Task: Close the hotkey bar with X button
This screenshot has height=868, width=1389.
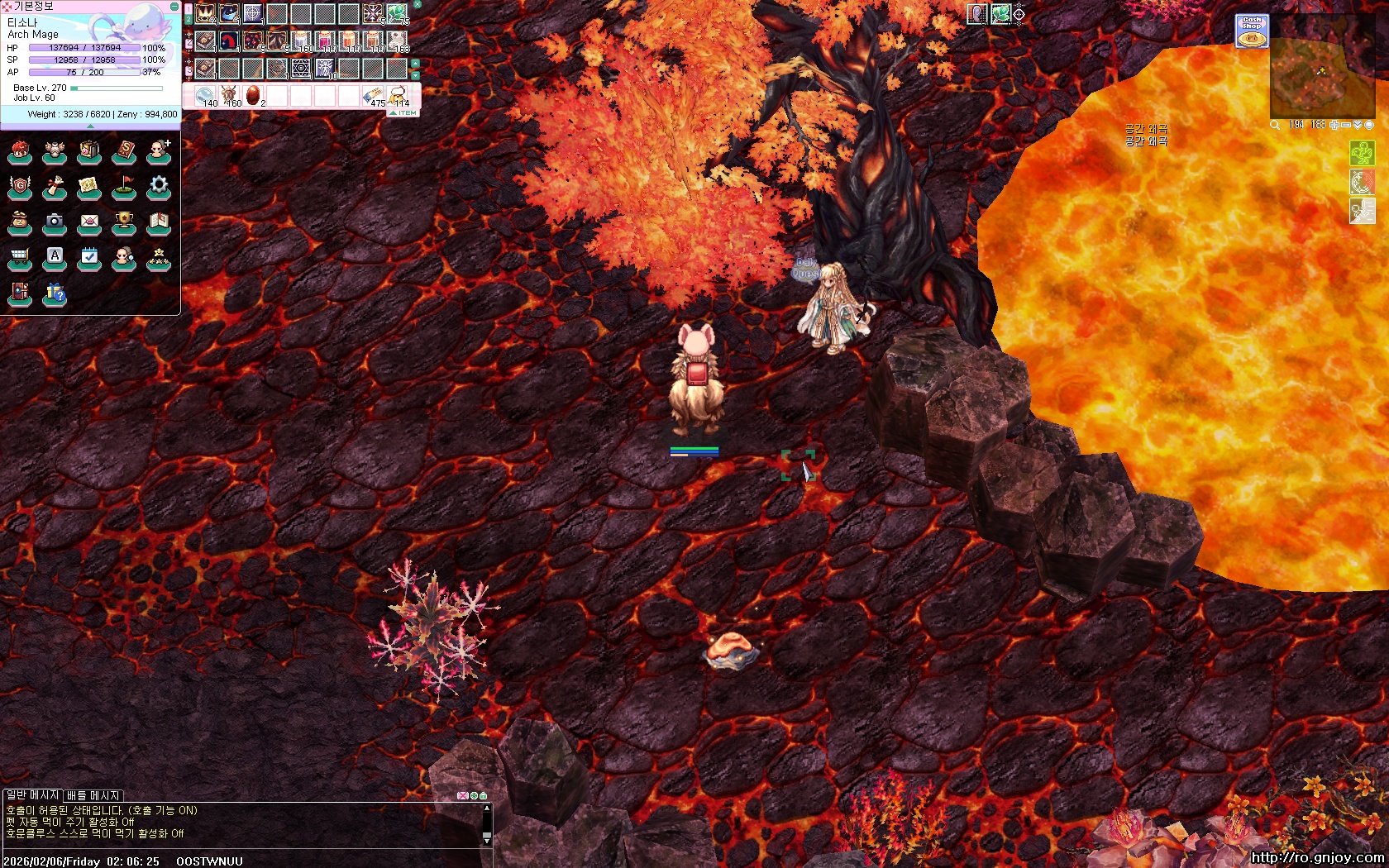Action: (418, 4)
